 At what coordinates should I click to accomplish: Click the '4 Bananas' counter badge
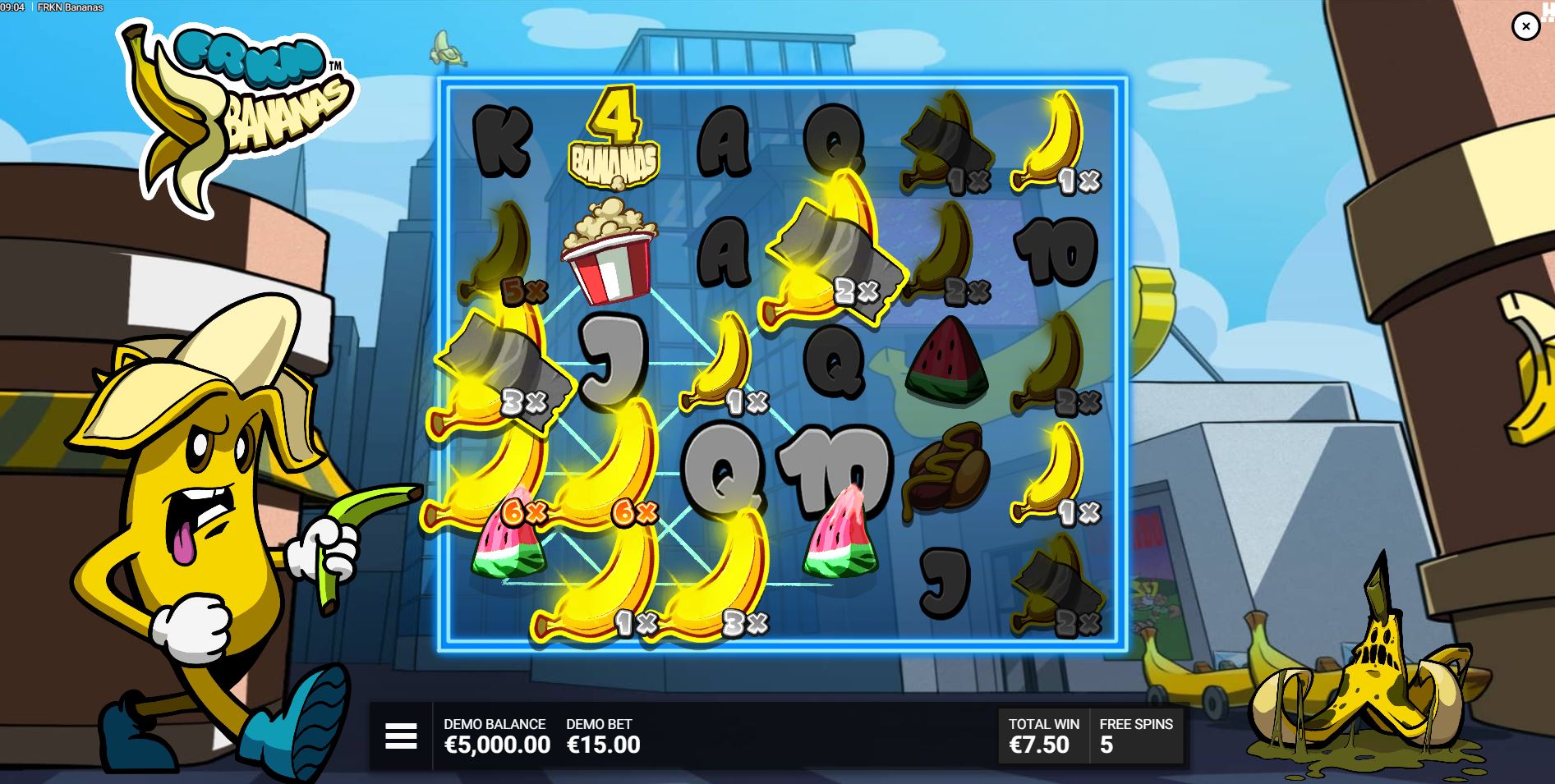tap(614, 140)
